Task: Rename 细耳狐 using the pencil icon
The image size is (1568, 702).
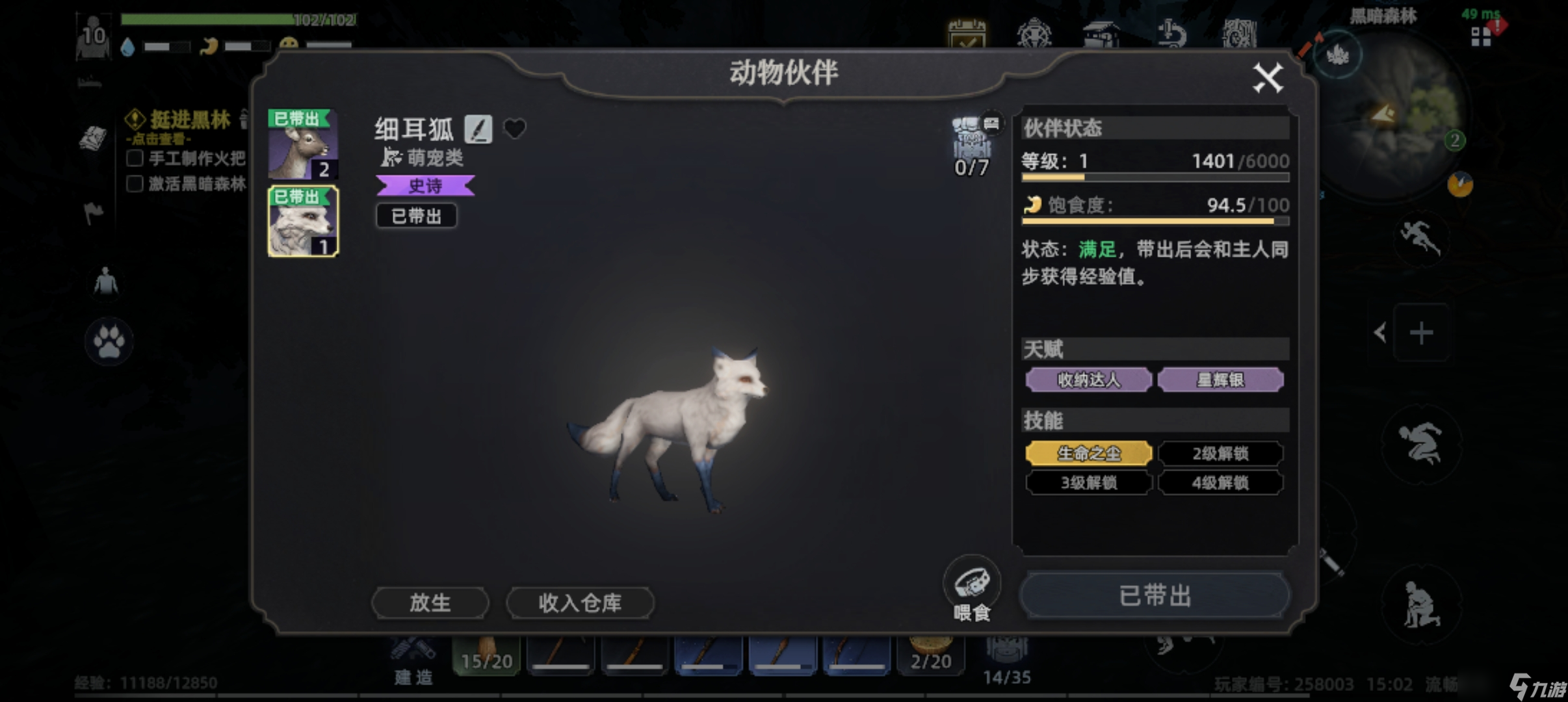Action: coord(478,129)
